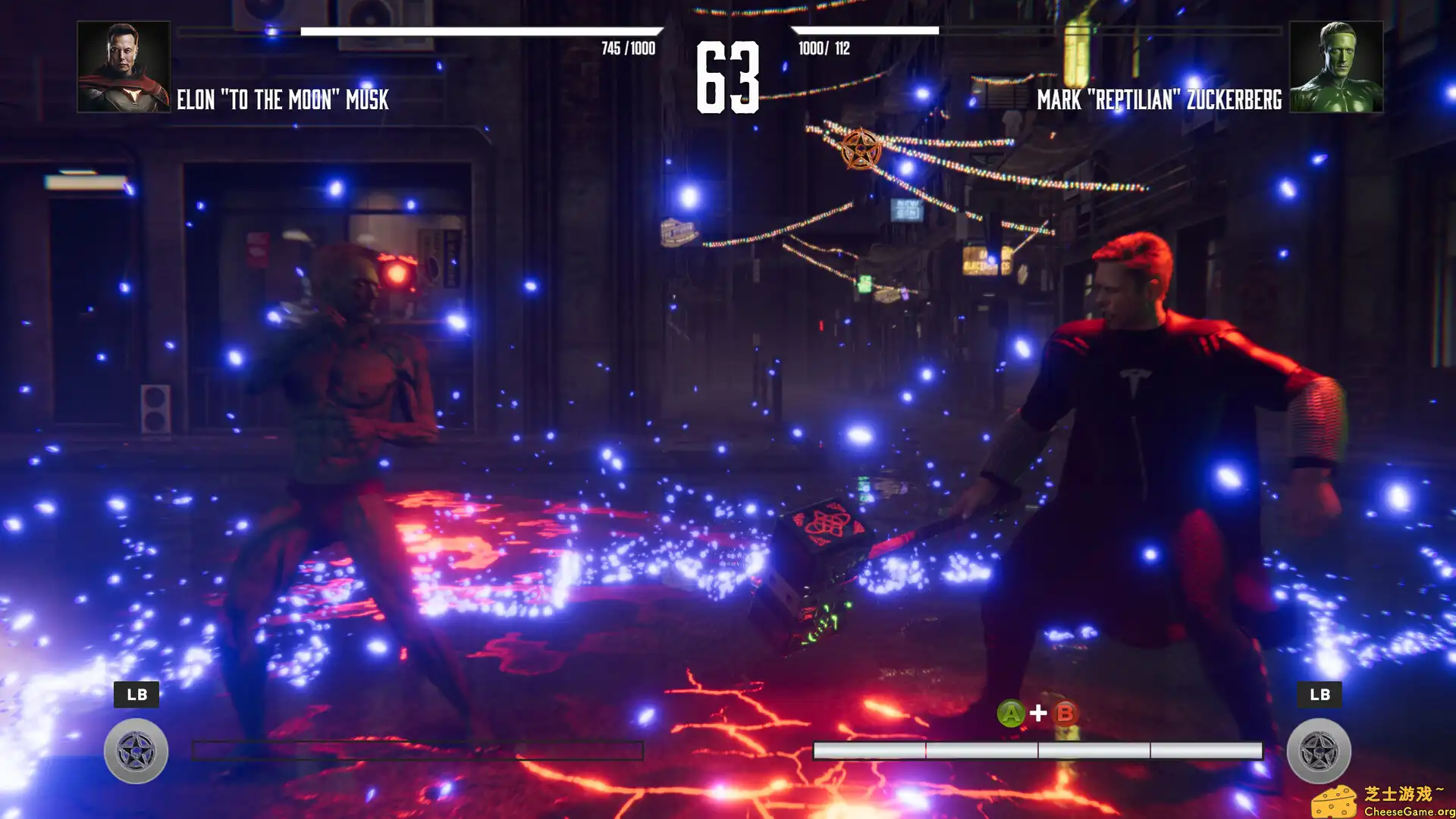Click Elon Musk's character portrait
1456x819 pixels.
click(124, 67)
